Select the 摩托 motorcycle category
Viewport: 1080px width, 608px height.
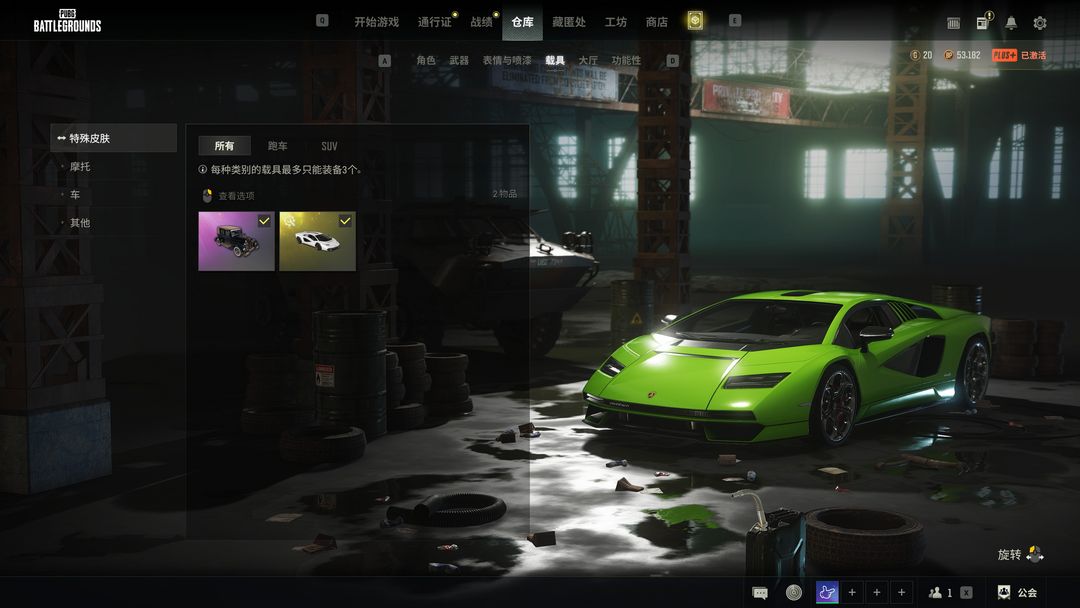(x=80, y=167)
